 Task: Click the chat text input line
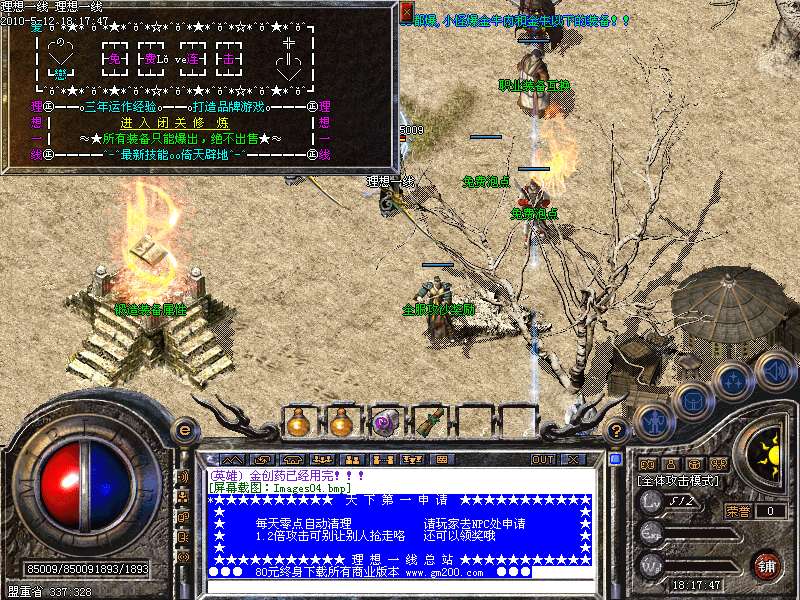point(400,584)
